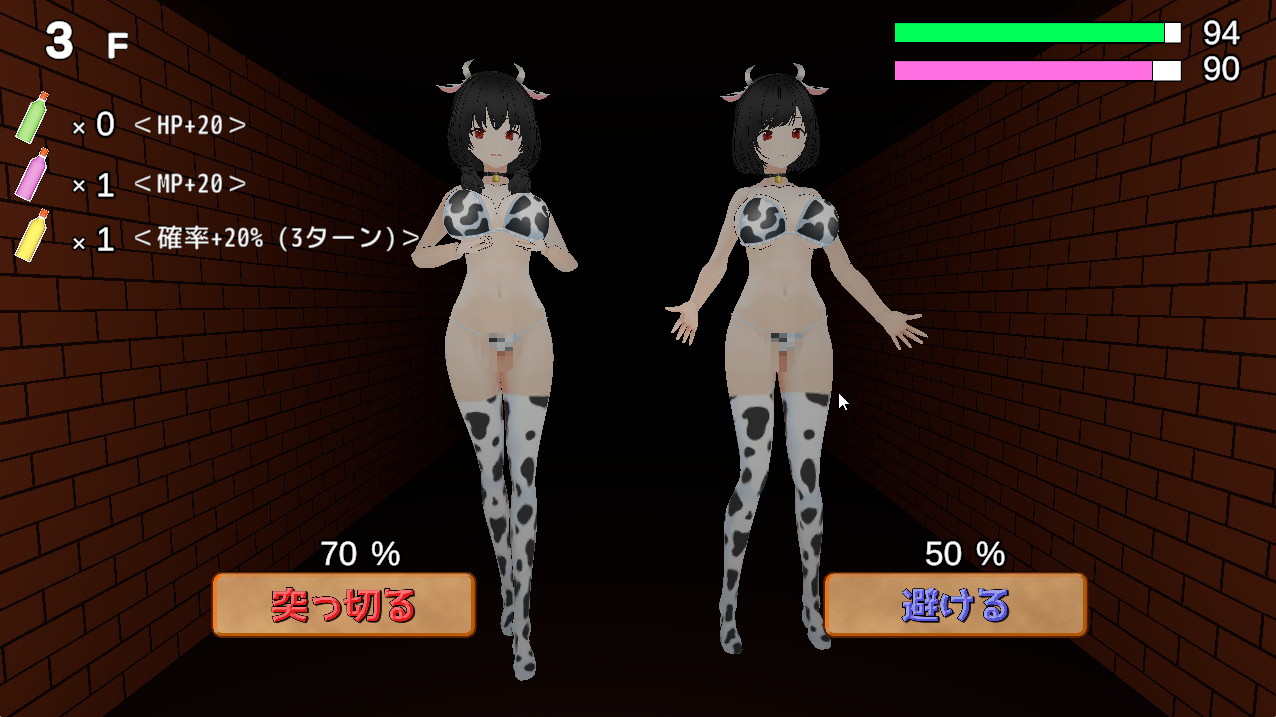This screenshot has width=1276, height=717.
Task: Use the pink MP+20 potion
Action: 32,176
